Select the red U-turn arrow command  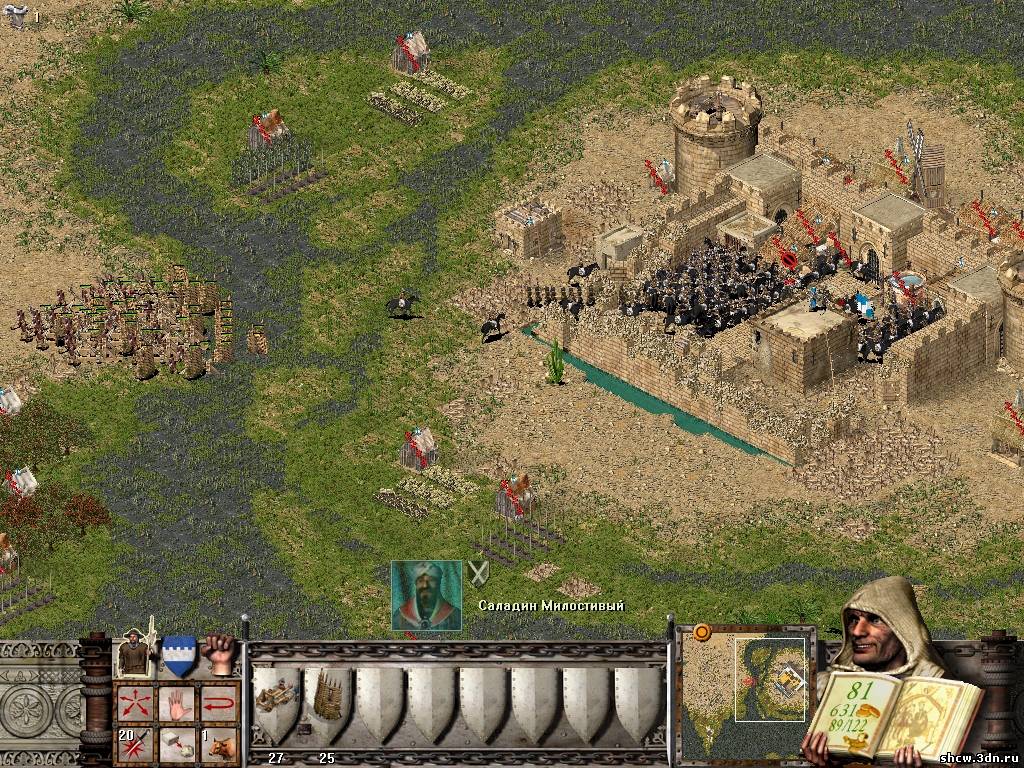[219, 703]
